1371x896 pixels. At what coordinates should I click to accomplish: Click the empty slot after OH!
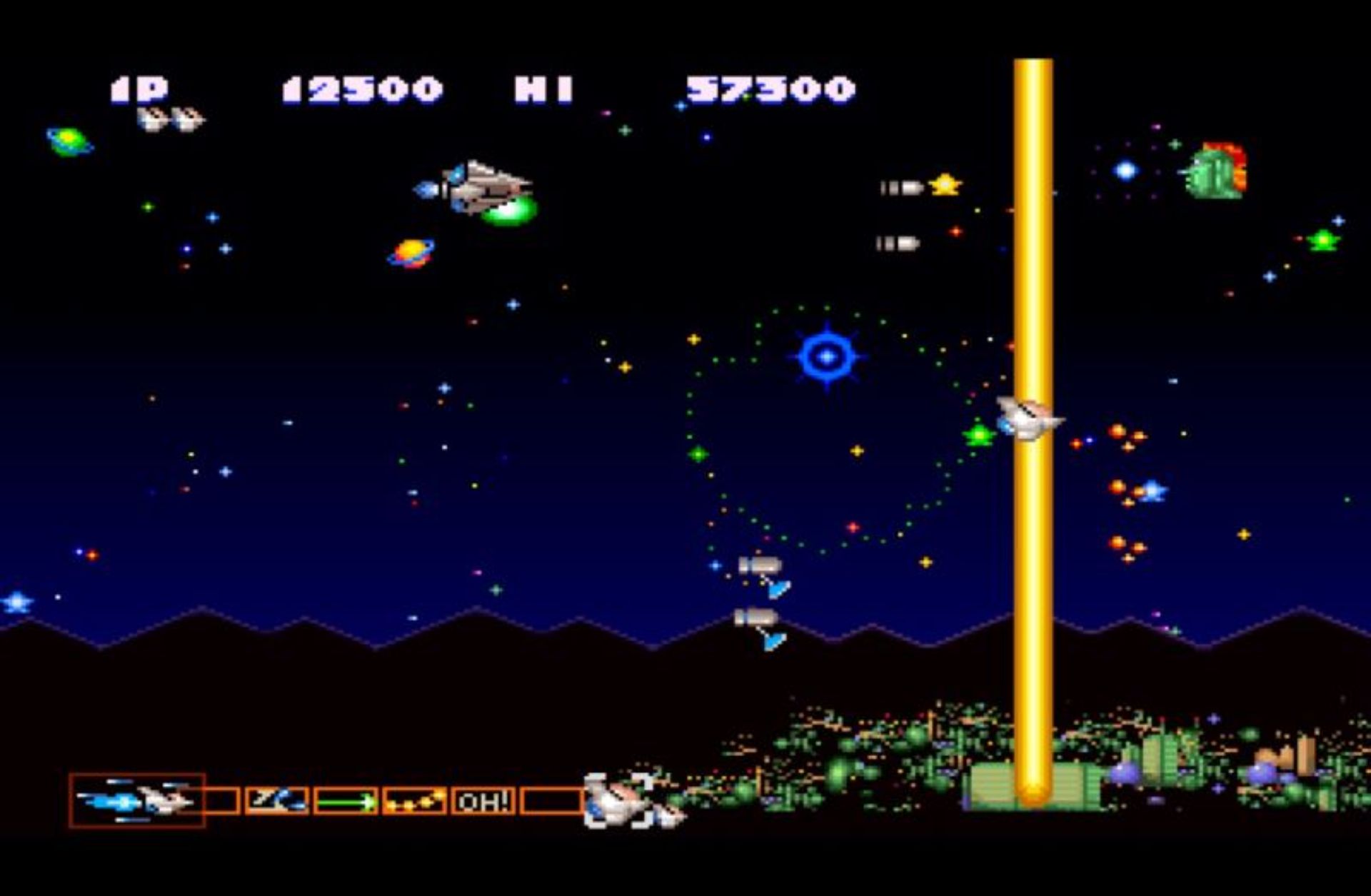551,801
